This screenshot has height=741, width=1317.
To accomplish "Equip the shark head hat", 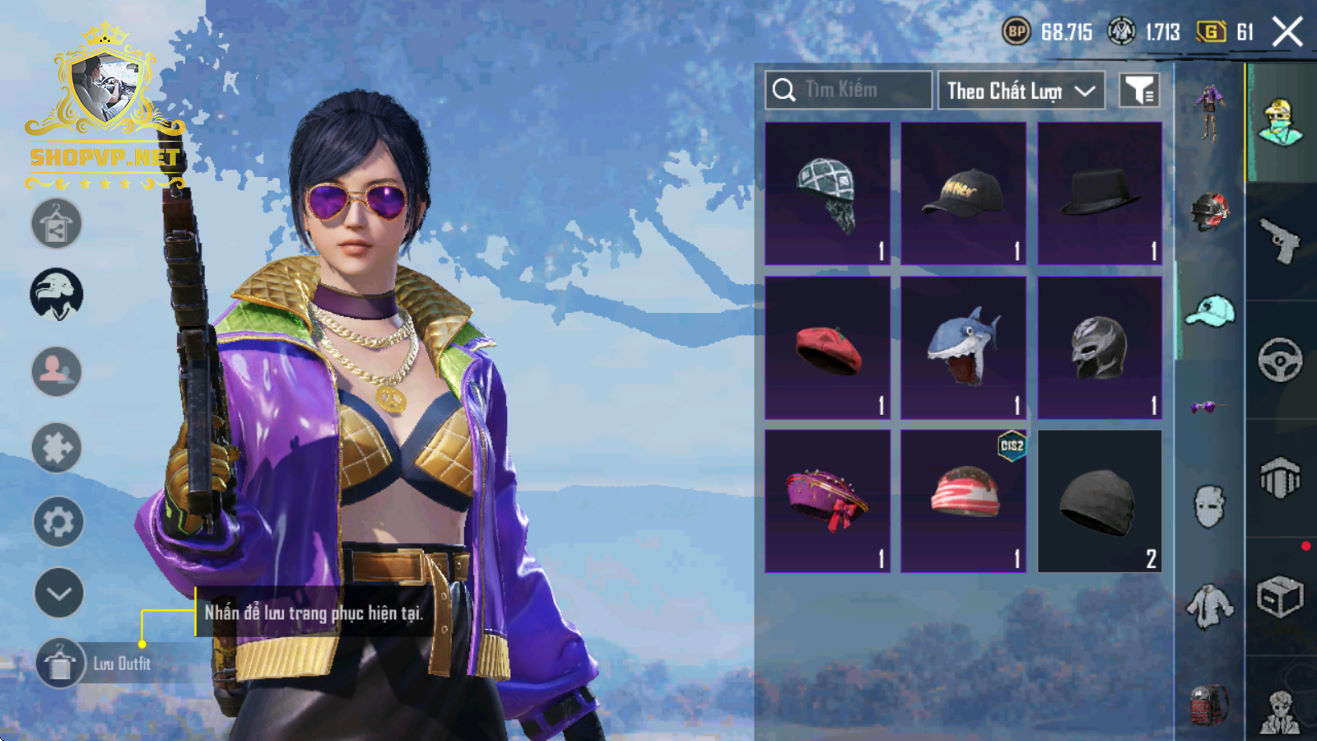I will tap(963, 348).
